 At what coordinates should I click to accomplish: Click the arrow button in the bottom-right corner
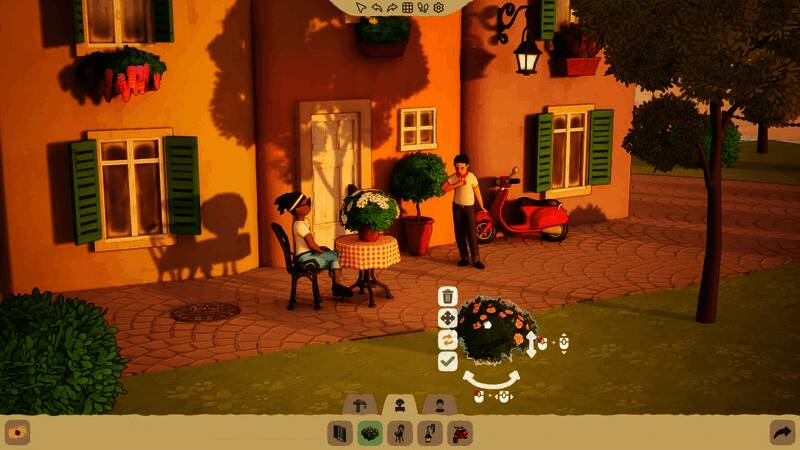(782, 433)
